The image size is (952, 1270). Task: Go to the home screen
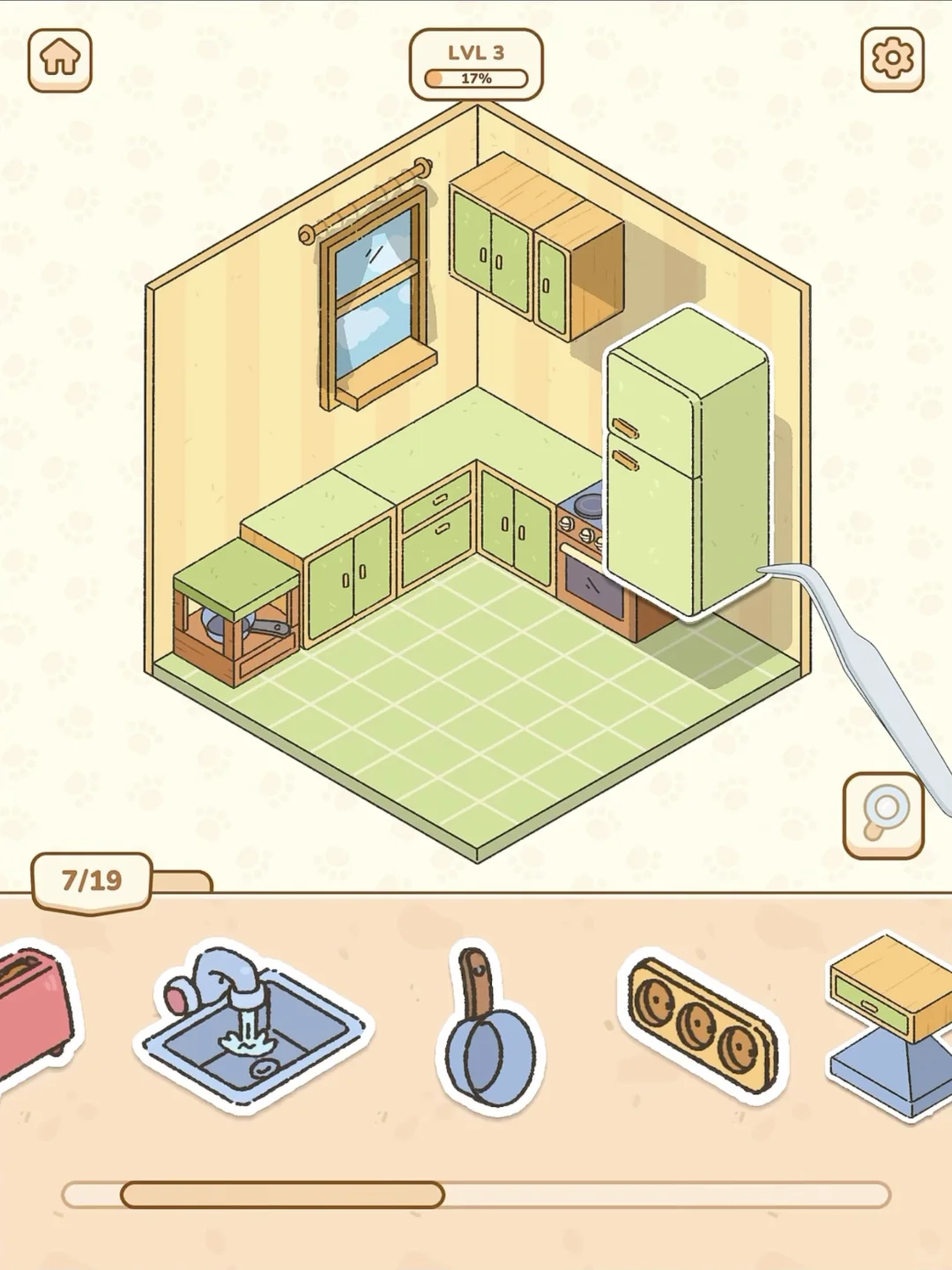point(60,60)
